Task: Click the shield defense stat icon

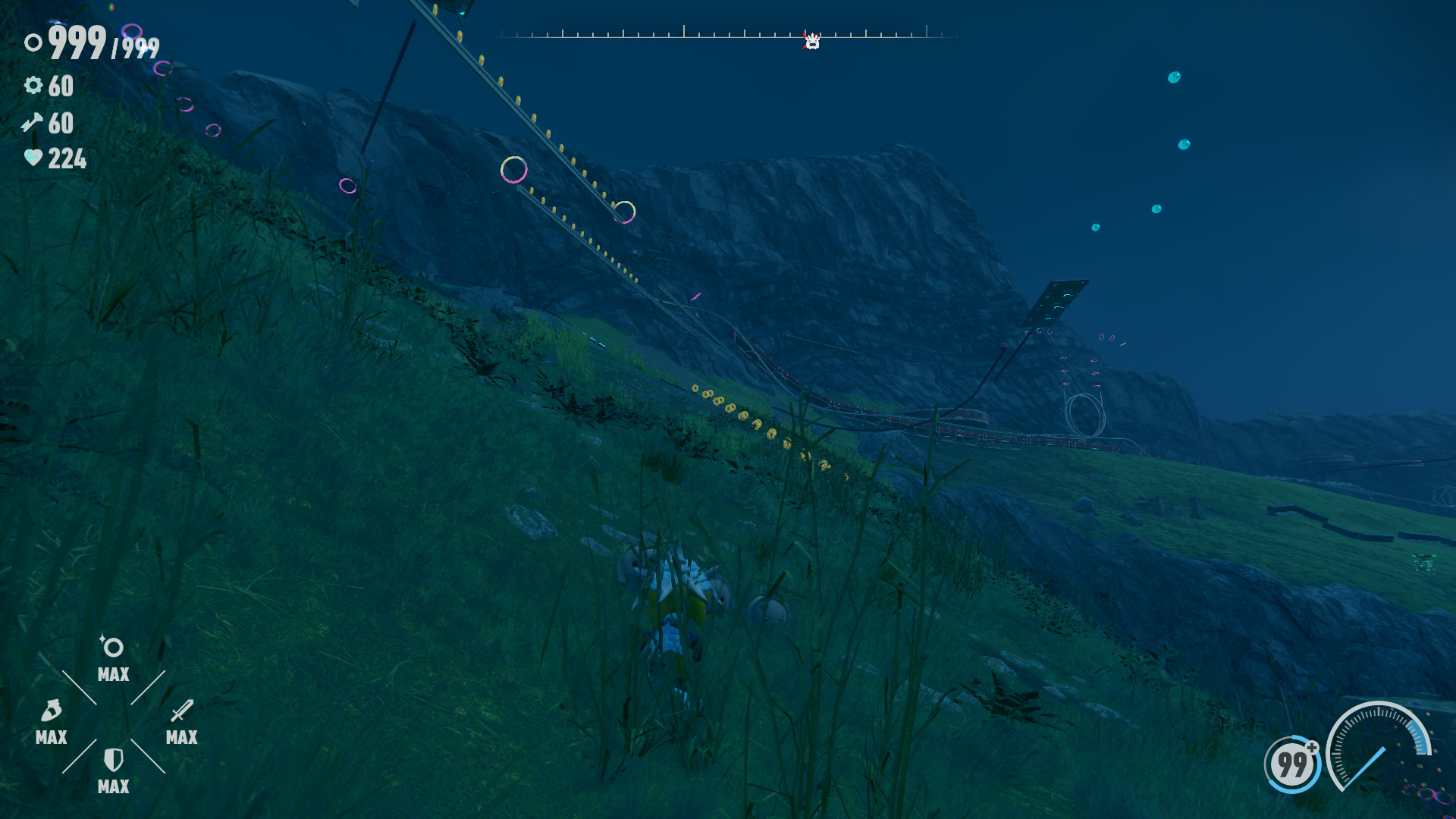Action: tap(112, 758)
